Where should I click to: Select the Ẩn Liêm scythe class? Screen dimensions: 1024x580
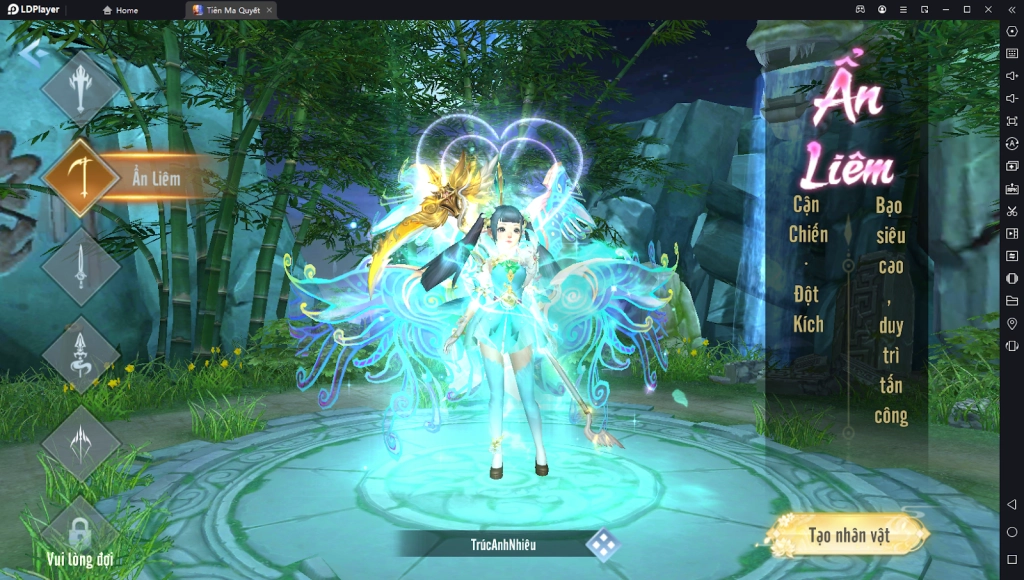(x=81, y=178)
